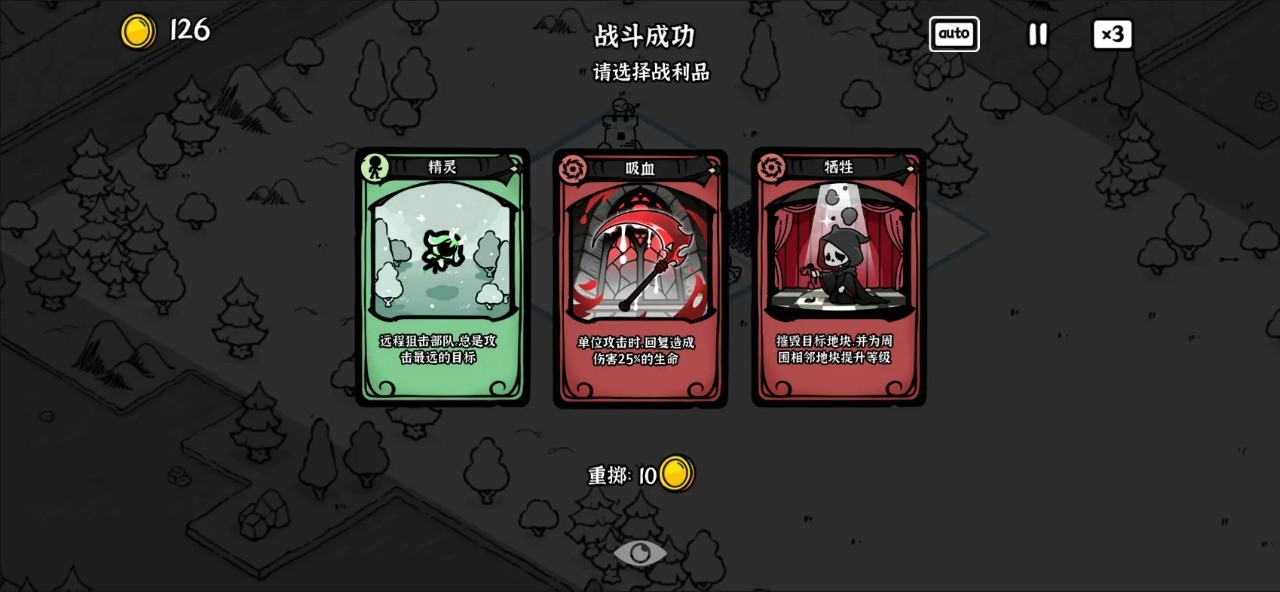Click the eye icon to view battlefield
1280x592 pixels.
coord(640,552)
